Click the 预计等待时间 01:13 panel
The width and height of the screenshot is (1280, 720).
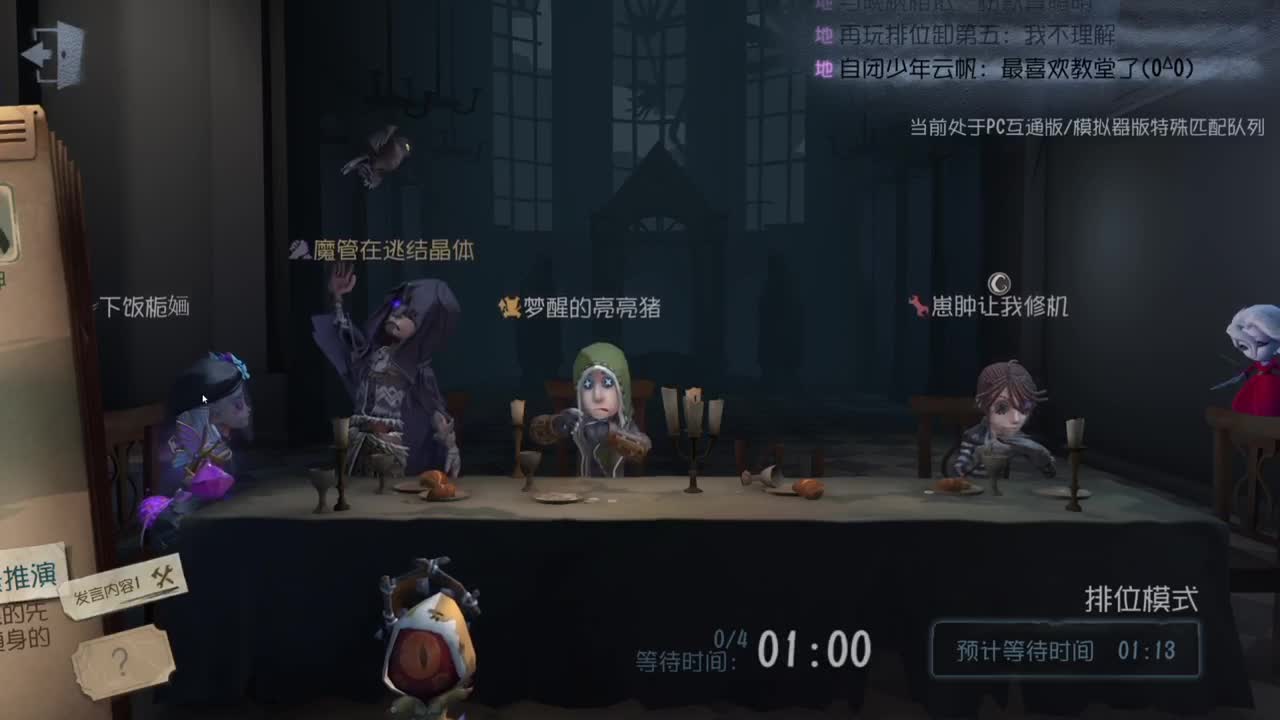pyautogui.click(x=1067, y=650)
